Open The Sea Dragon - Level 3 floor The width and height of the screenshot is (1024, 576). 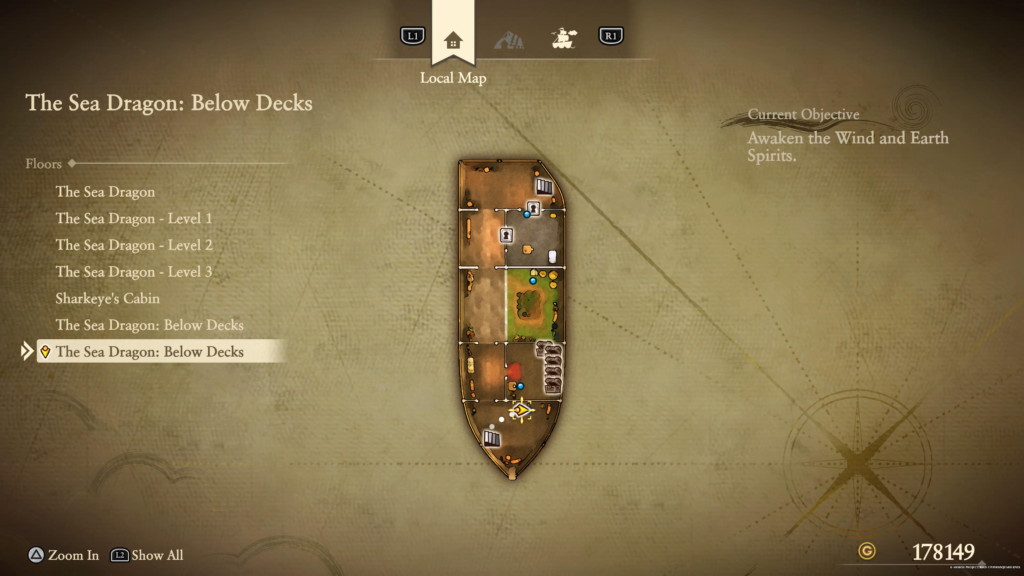point(134,272)
